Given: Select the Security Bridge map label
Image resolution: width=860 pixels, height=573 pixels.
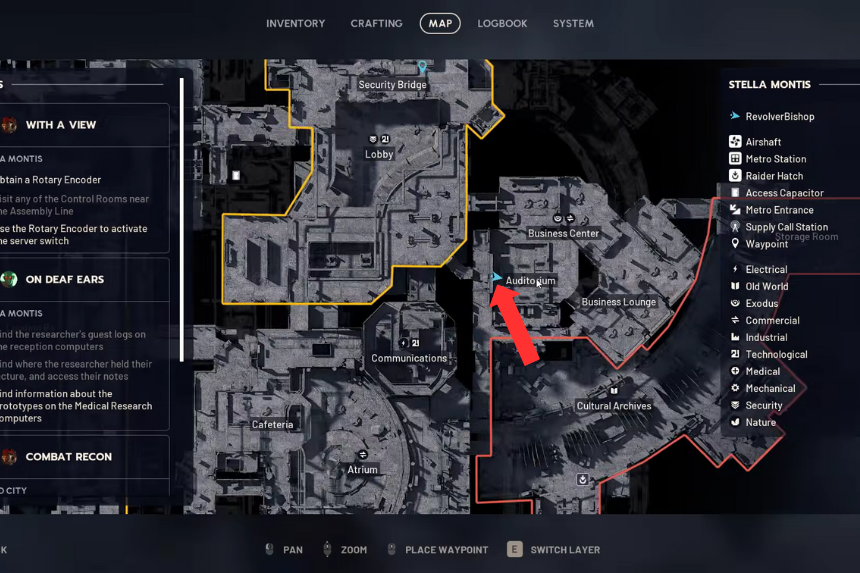Looking at the screenshot, I should click(393, 85).
